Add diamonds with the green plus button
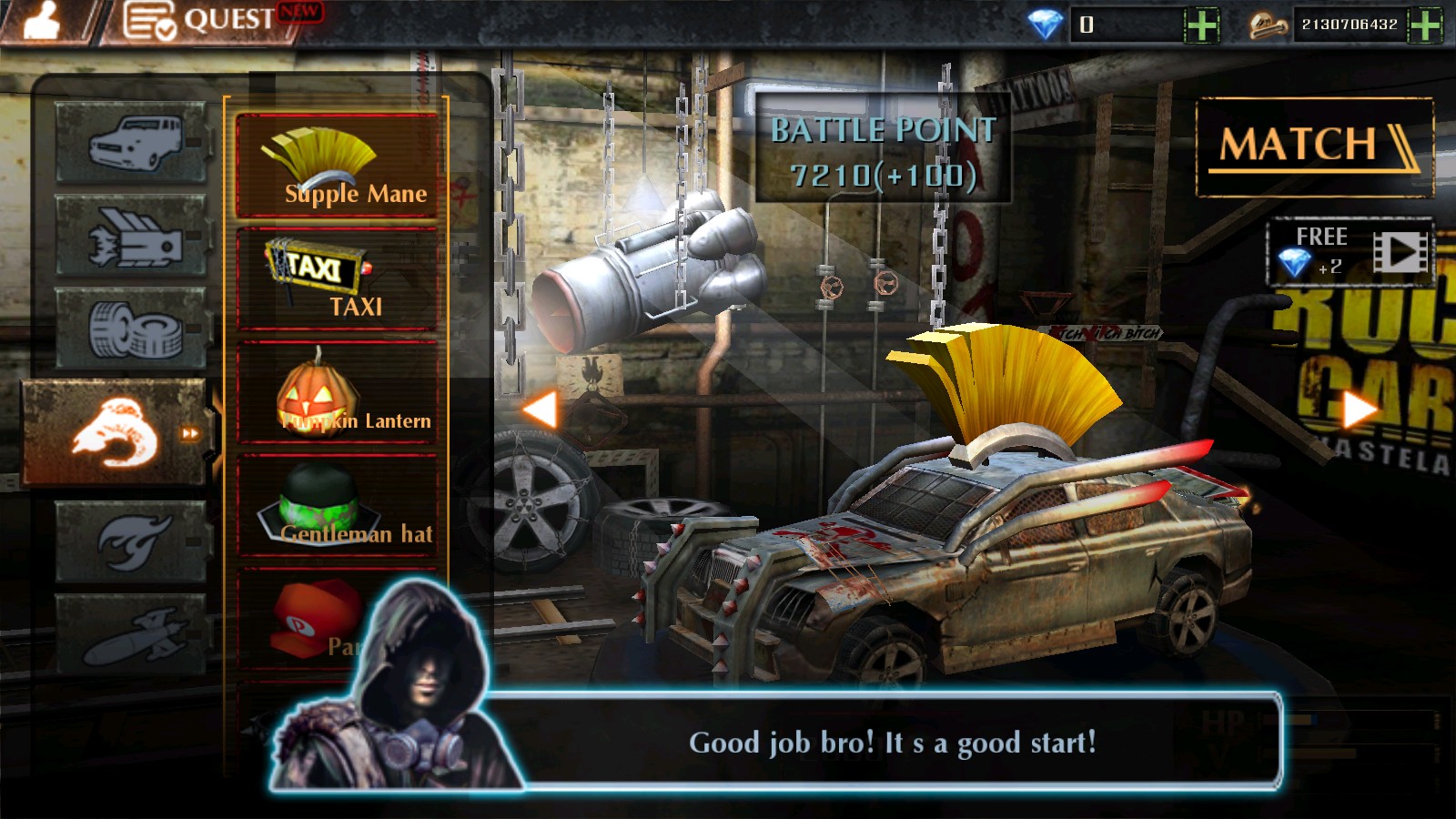The height and width of the screenshot is (819, 1456). click(x=1201, y=25)
